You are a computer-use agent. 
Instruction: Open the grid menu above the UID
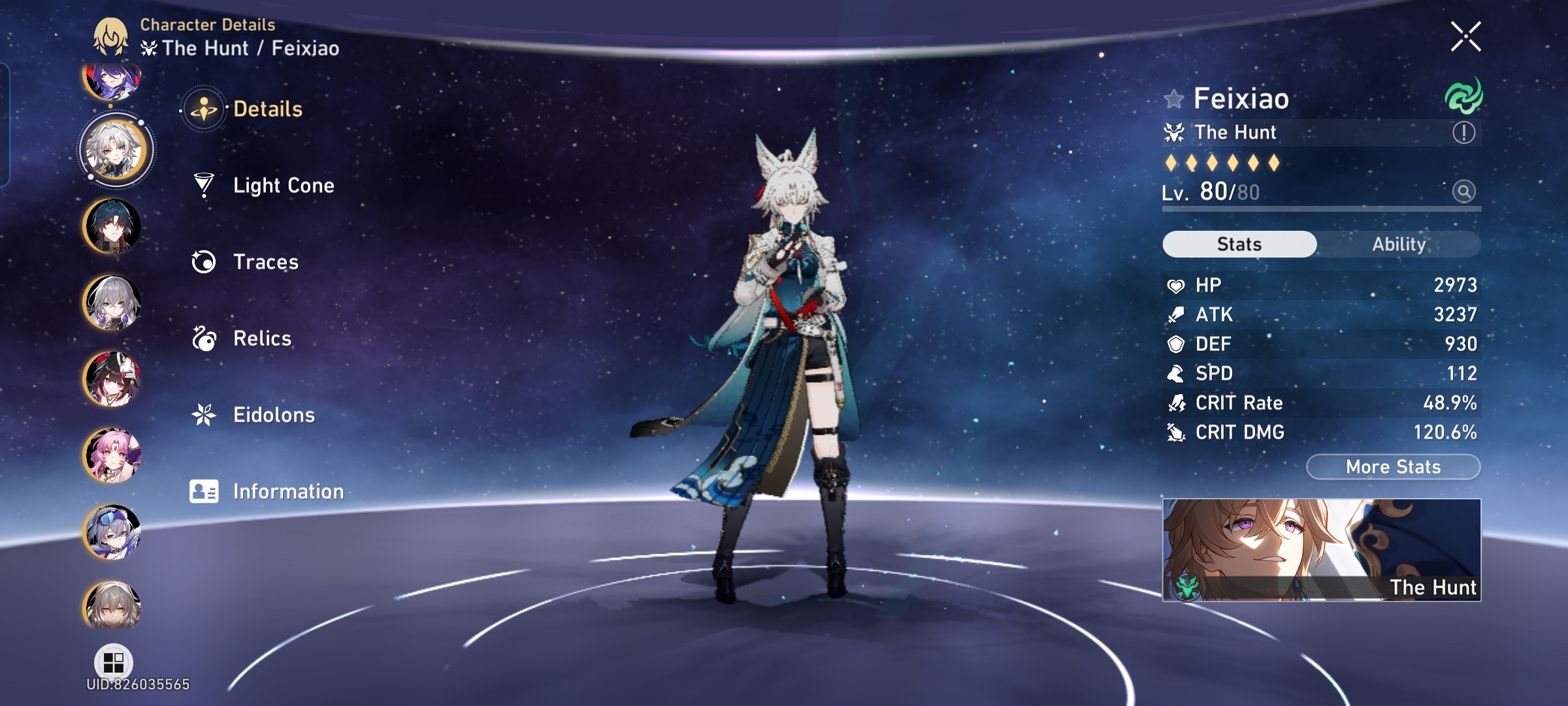pyautogui.click(x=115, y=663)
